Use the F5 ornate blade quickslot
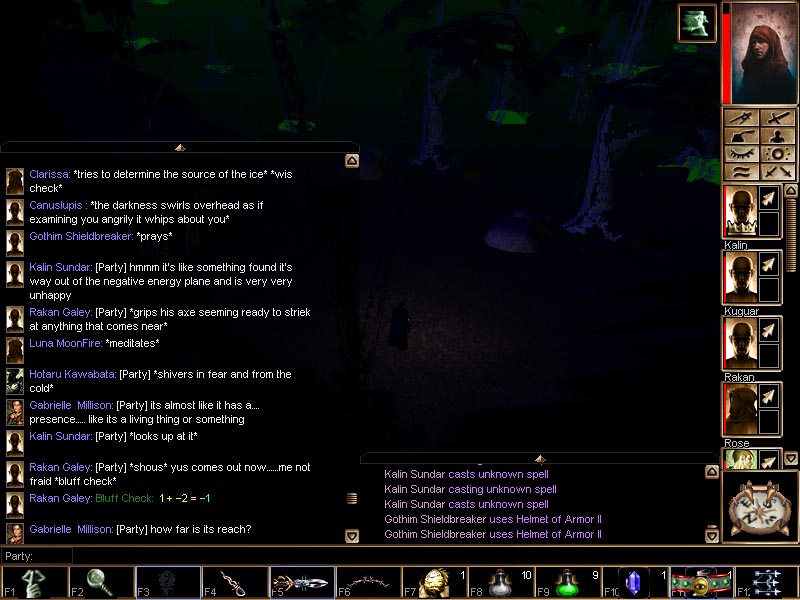 pos(301,582)
